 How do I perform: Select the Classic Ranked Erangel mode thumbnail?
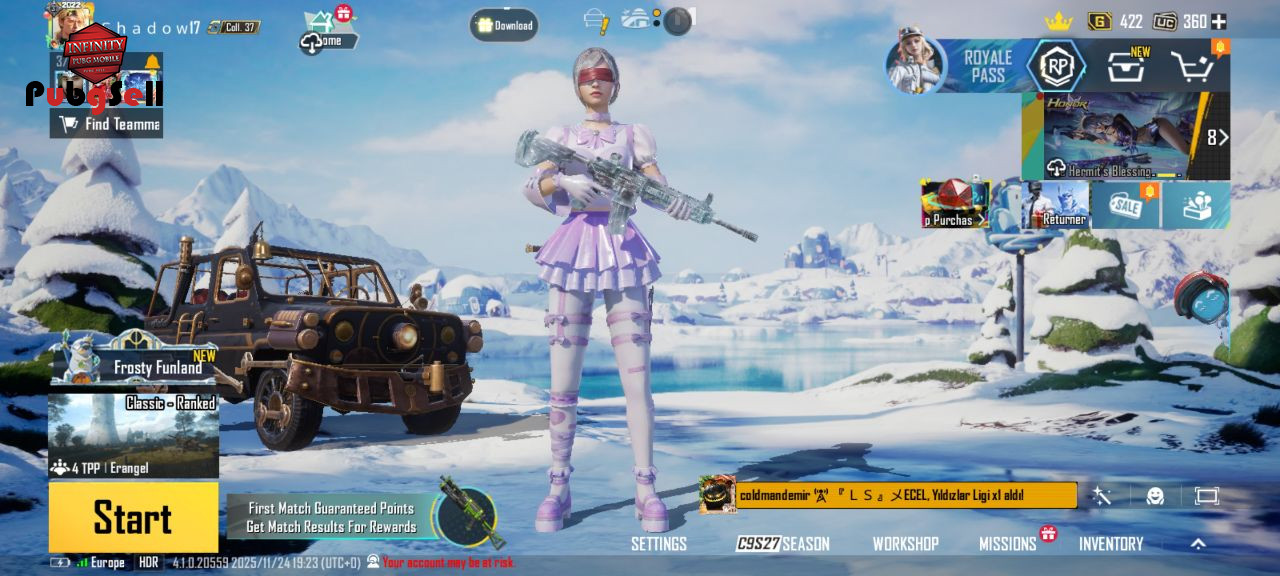133,436
